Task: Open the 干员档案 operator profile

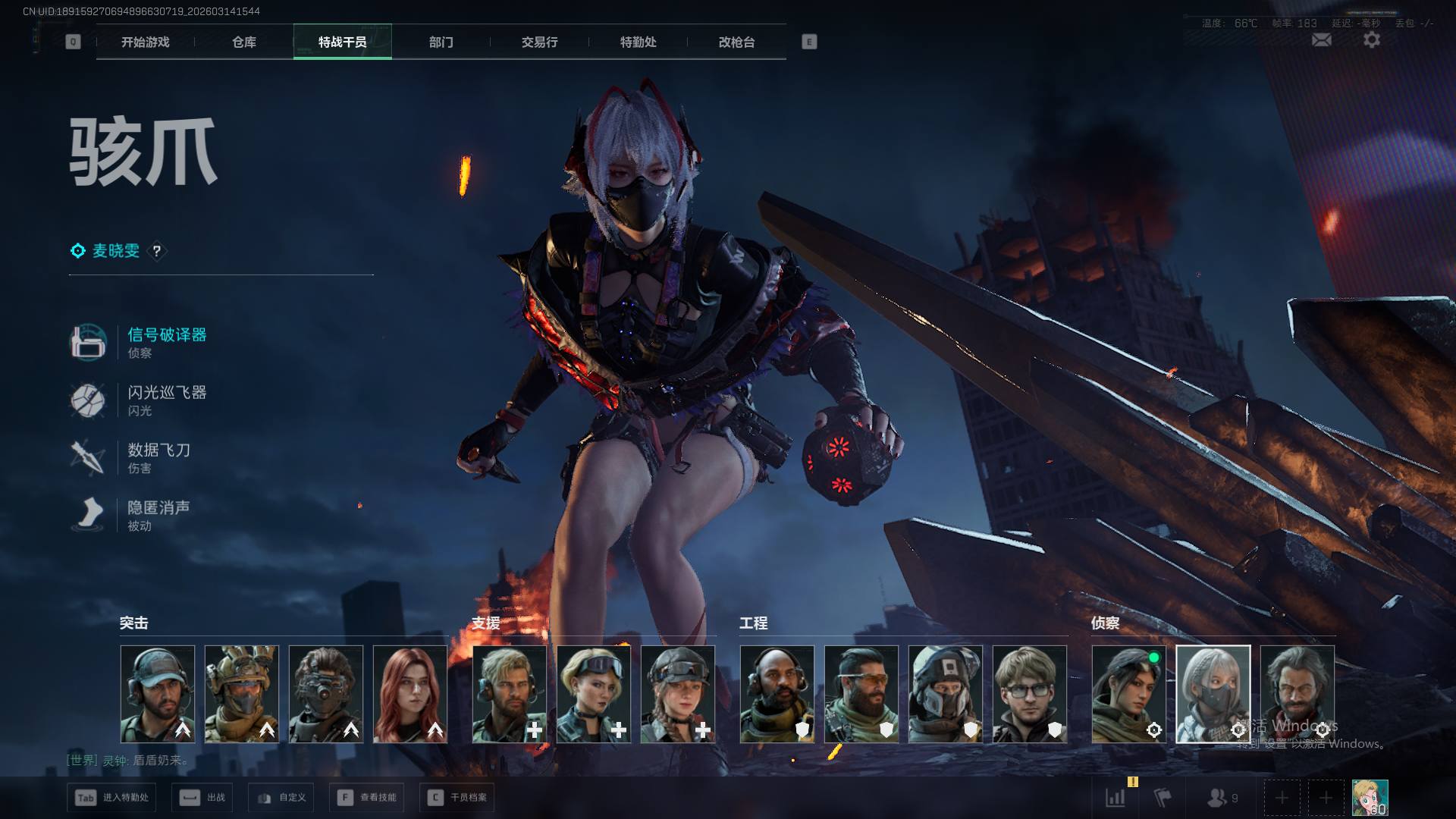Action: pos(457,798)
